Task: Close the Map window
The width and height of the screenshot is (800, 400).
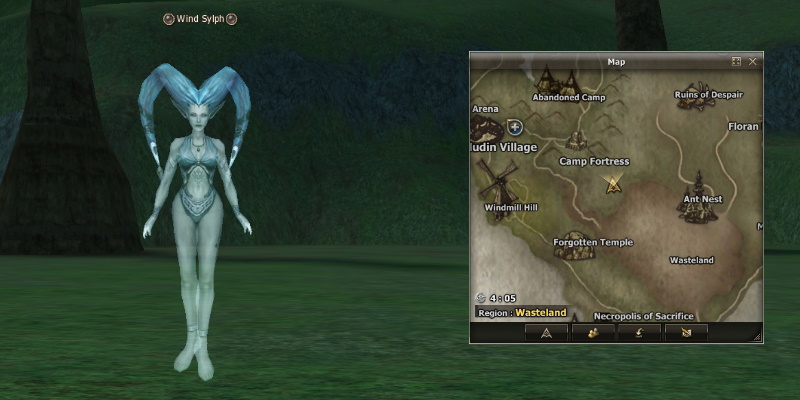Action: coord(753,61)
